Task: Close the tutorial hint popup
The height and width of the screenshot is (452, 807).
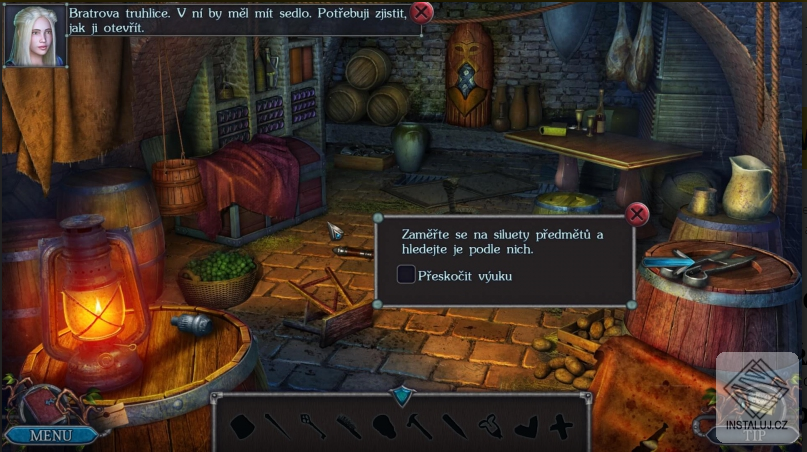Action: tap(637, 214)
